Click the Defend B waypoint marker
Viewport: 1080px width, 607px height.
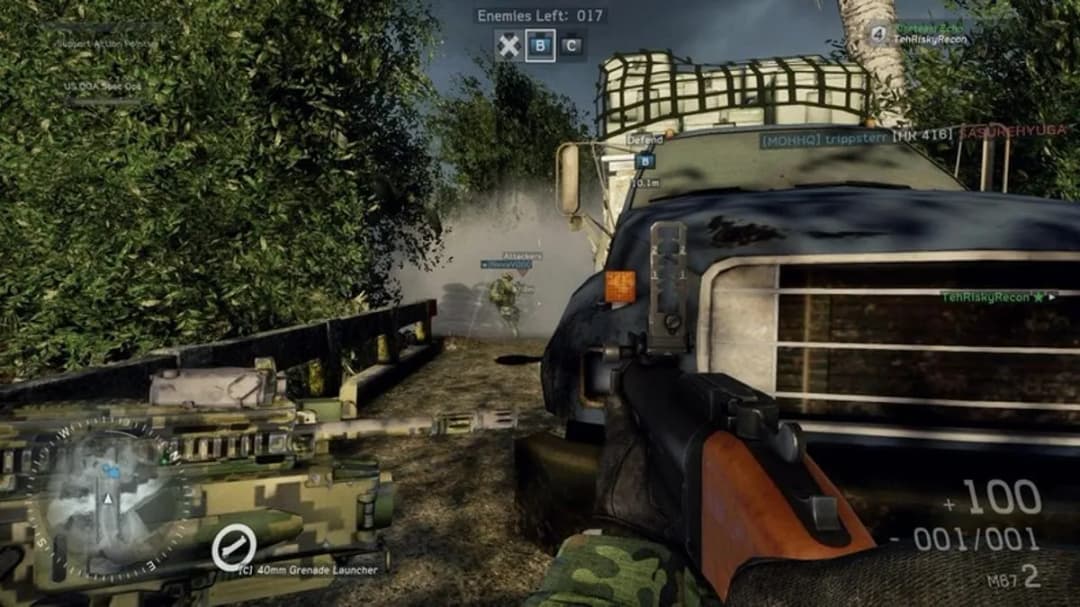[x=645, y=160]
